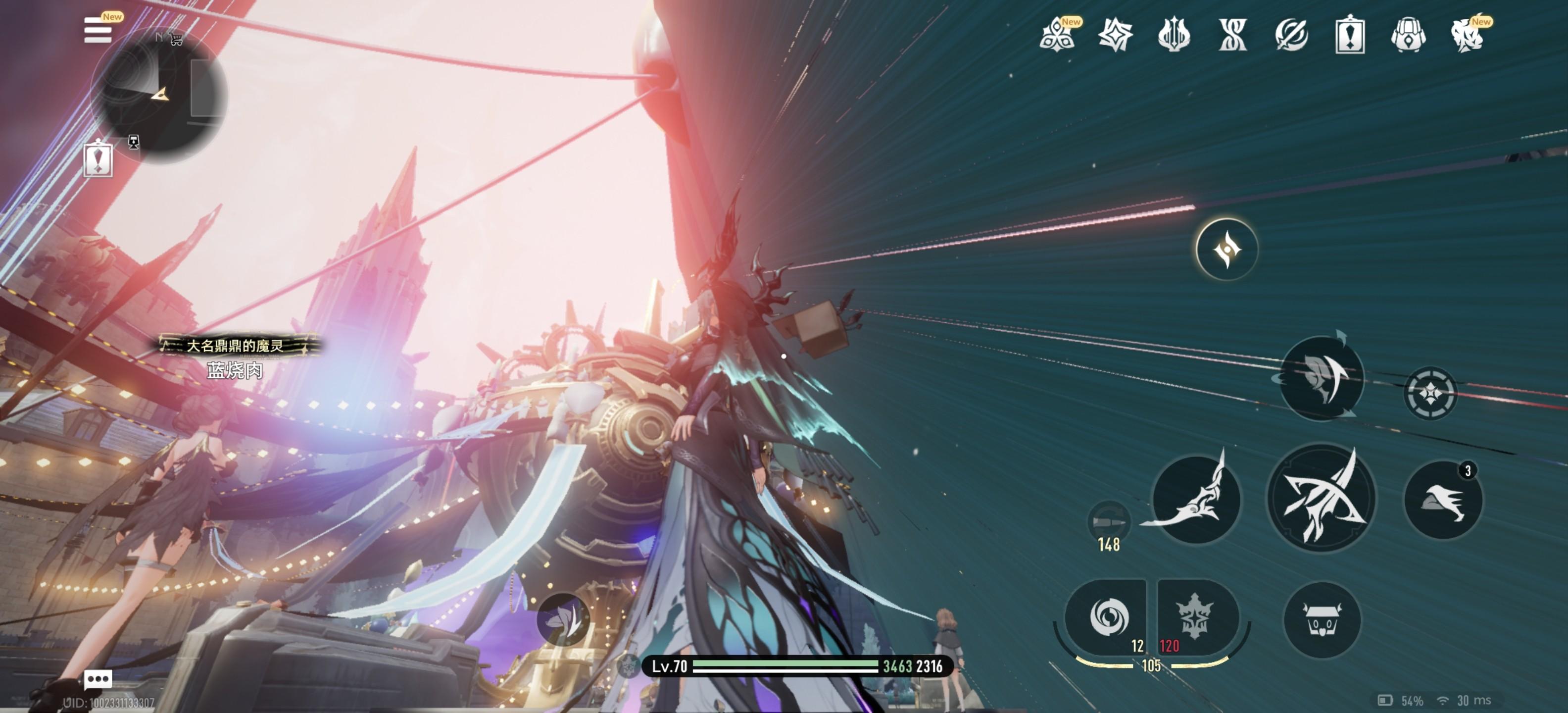
Task: Tap the spinning crescent blade button
Action: (x=1322, y=378)
